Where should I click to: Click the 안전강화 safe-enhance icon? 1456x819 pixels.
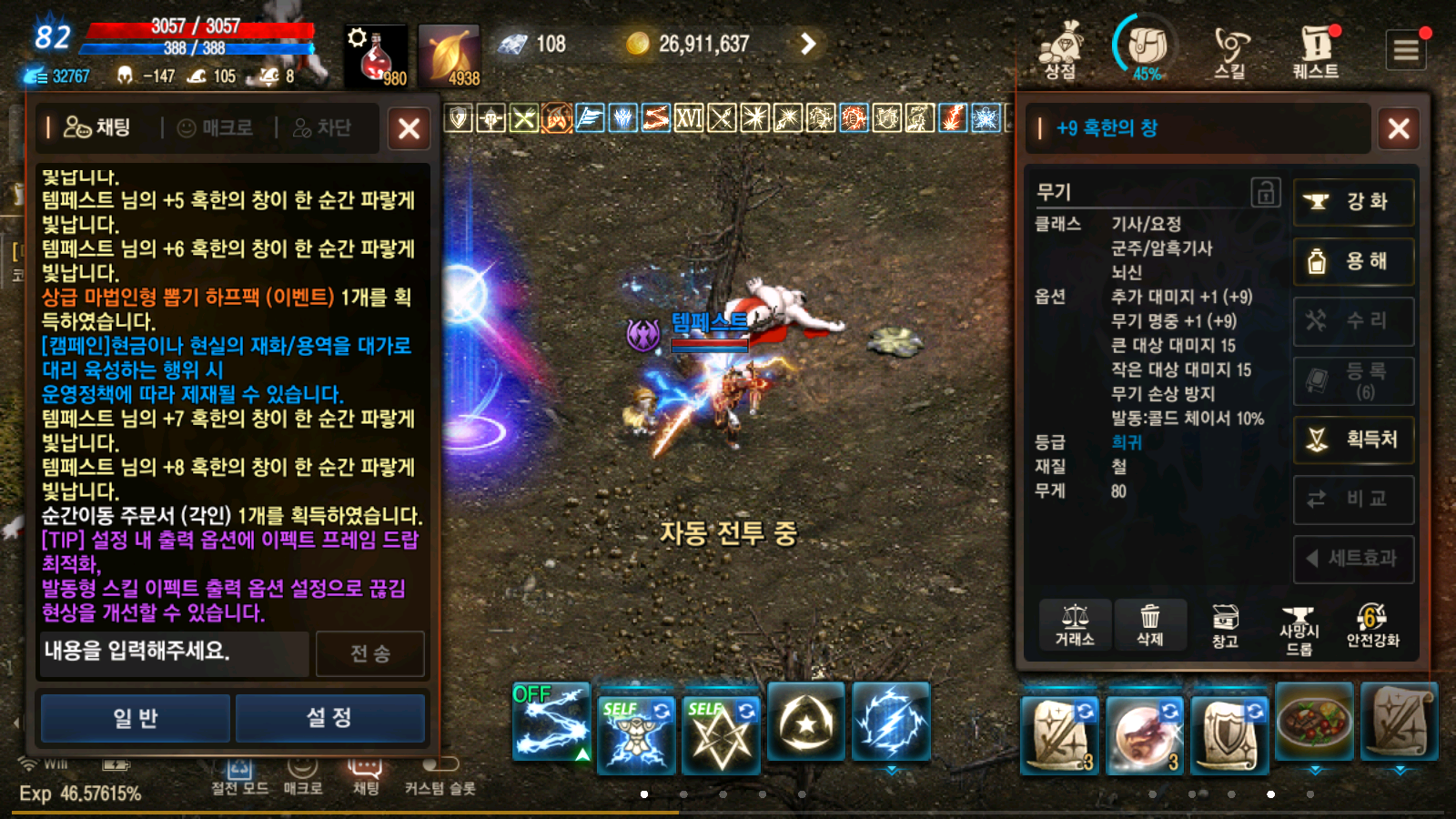pos(1370,625)
